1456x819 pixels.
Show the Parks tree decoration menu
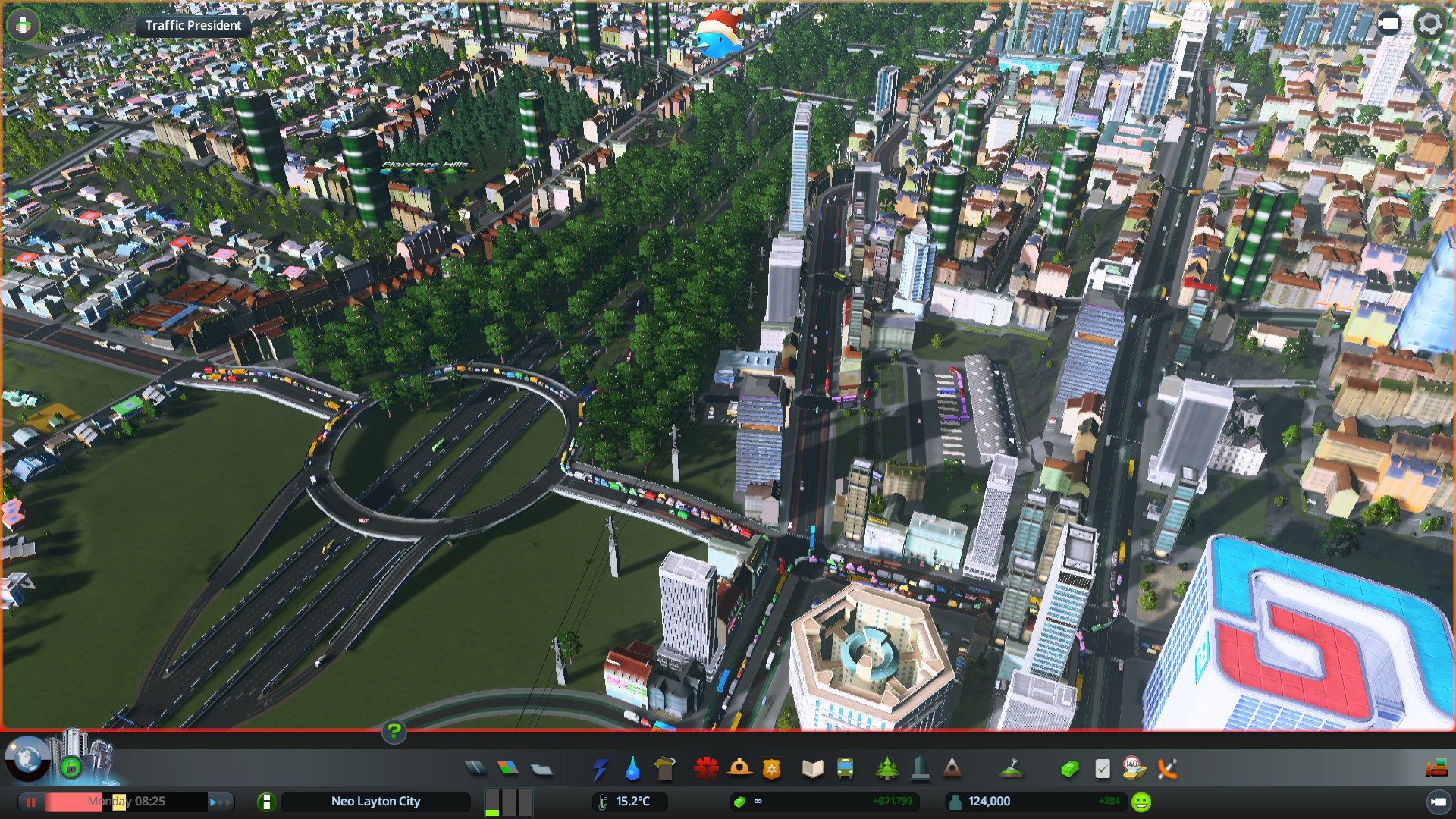click(886, 769)
